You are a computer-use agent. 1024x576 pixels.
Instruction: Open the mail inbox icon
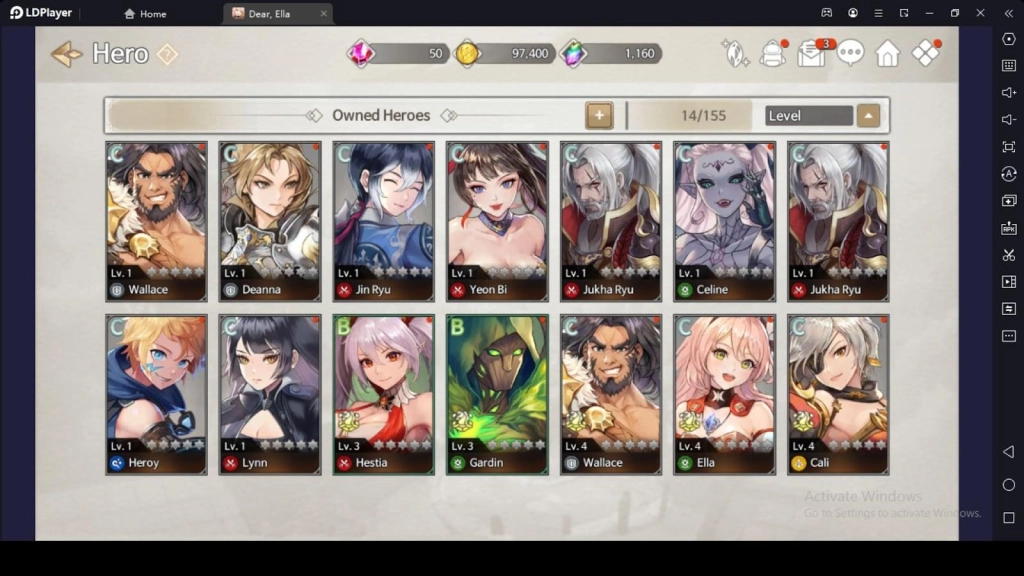tap(812, 53)
